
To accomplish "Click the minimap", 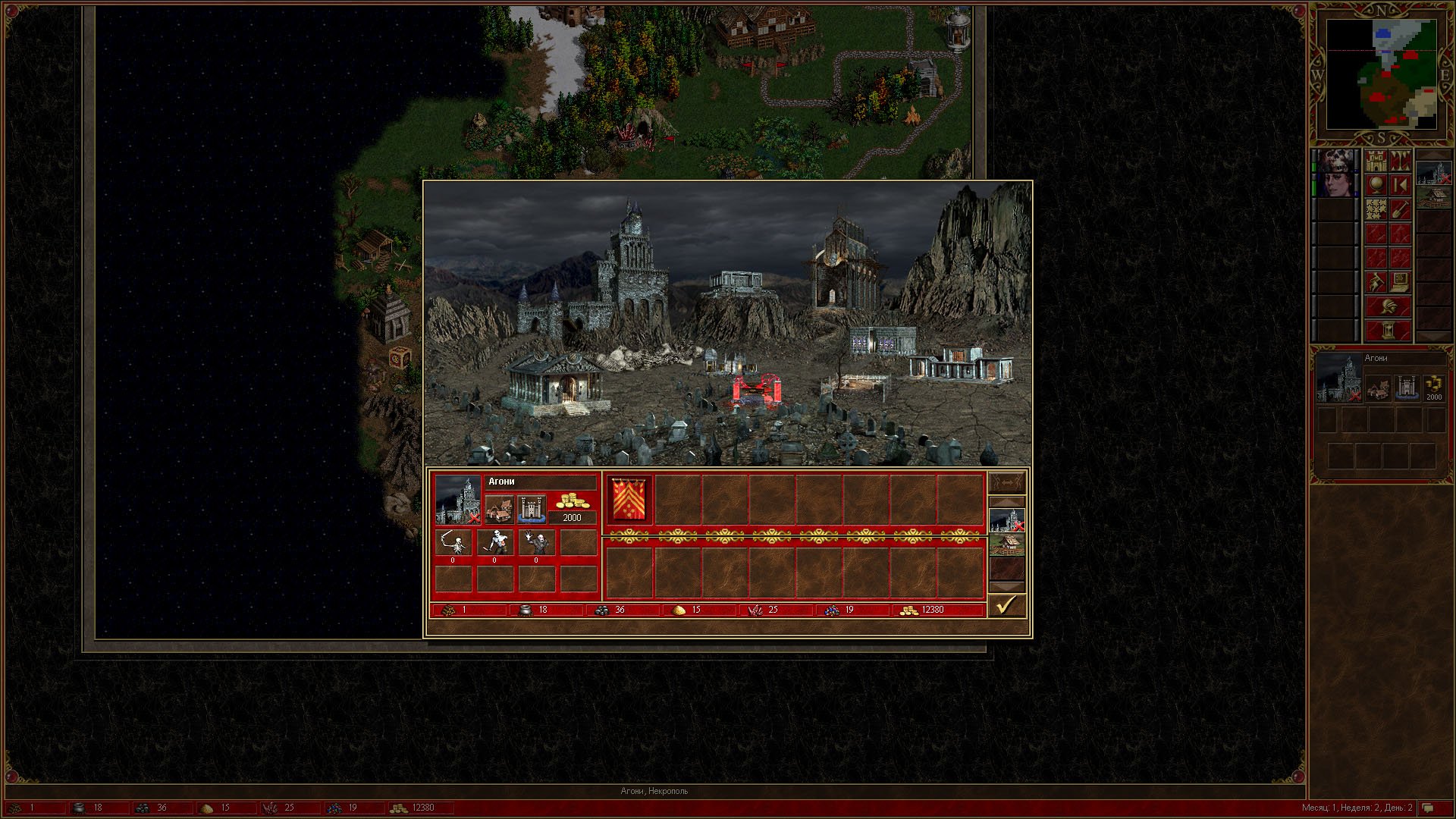I will tap(1381, 74).
